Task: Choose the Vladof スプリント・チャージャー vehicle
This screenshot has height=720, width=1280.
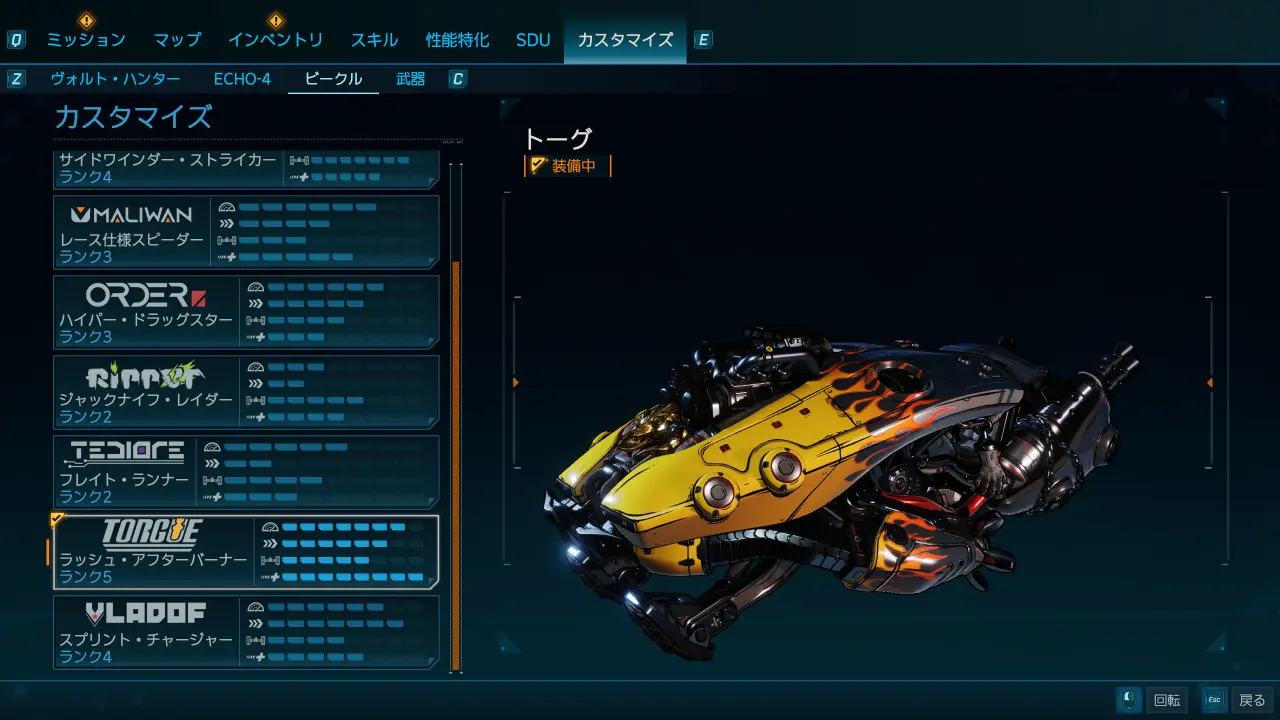Action: (246, 632)
